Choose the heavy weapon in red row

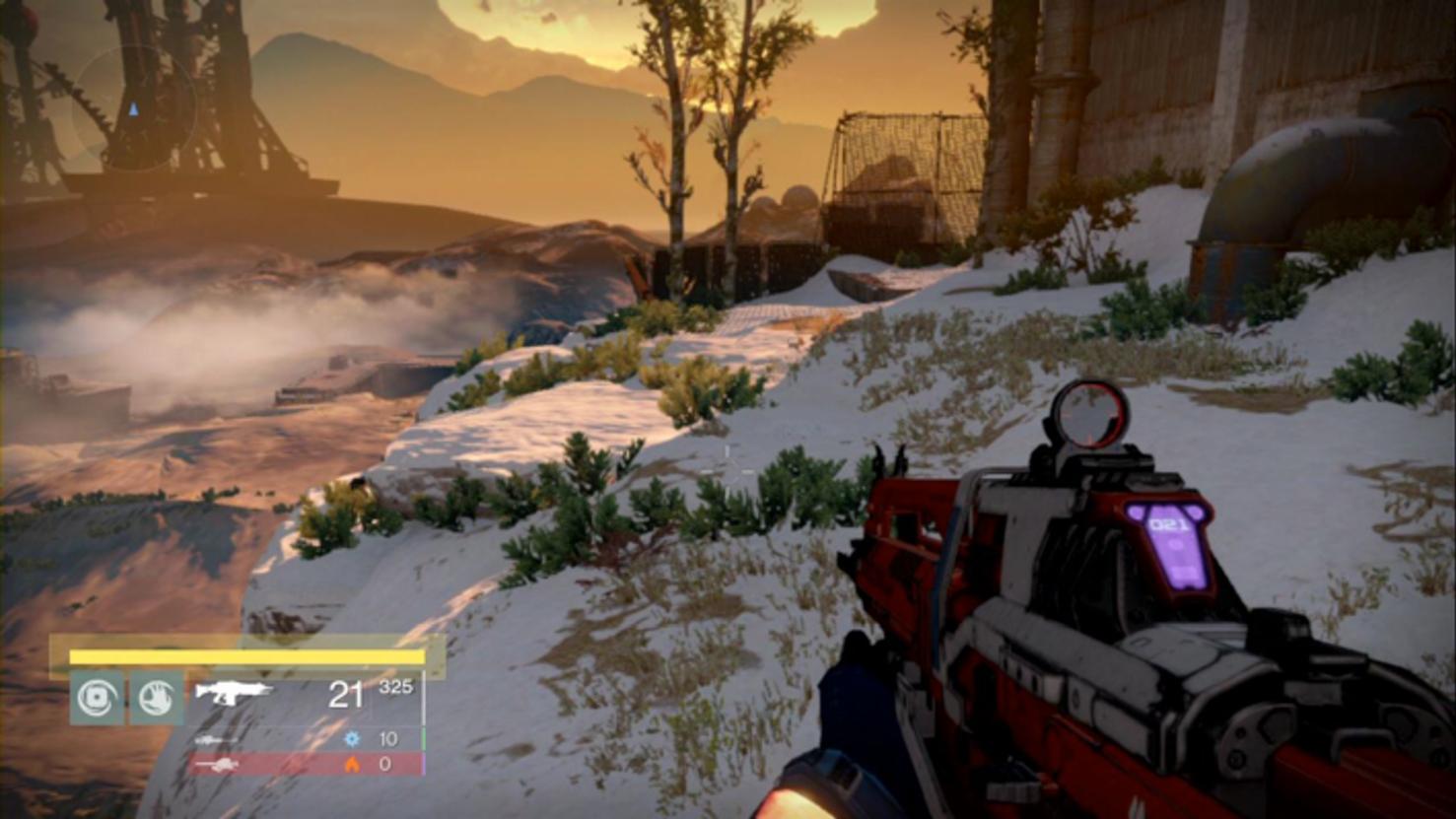click(x=306, y=764)
